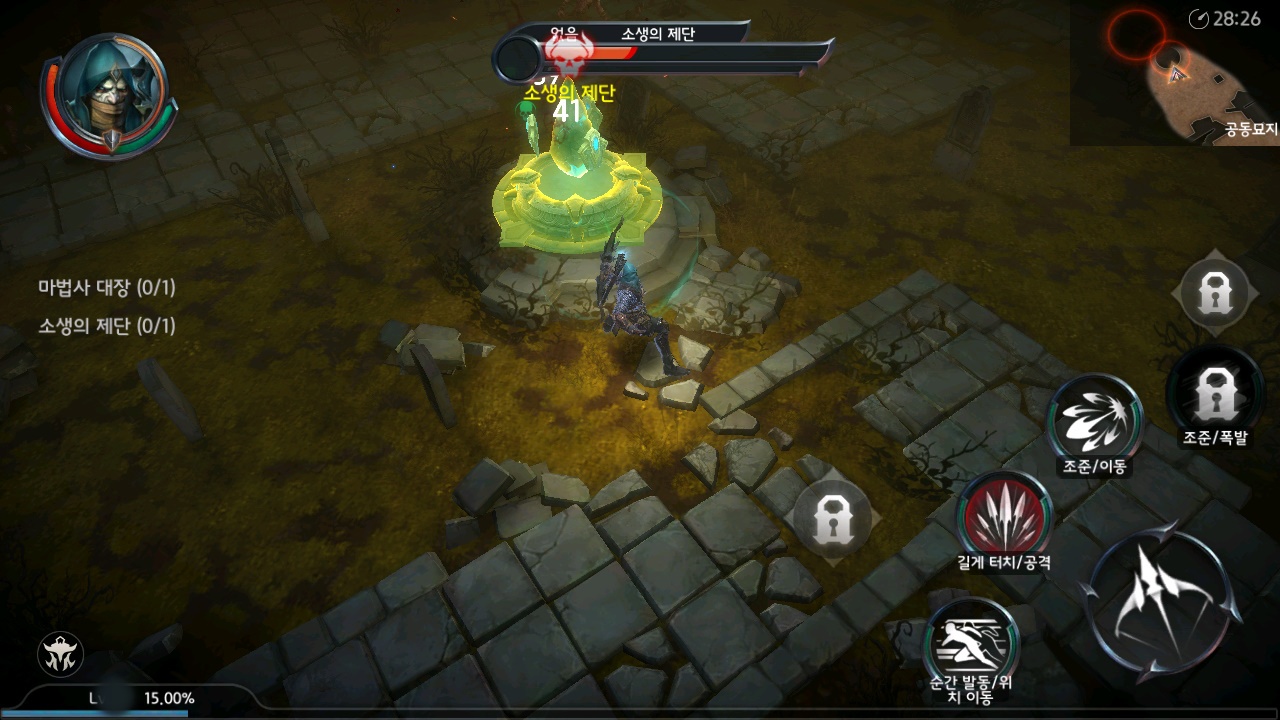The image size is (1280, 720).
Task: Use the 길게 터치/공격 skill
Action: pos(1003,515)
